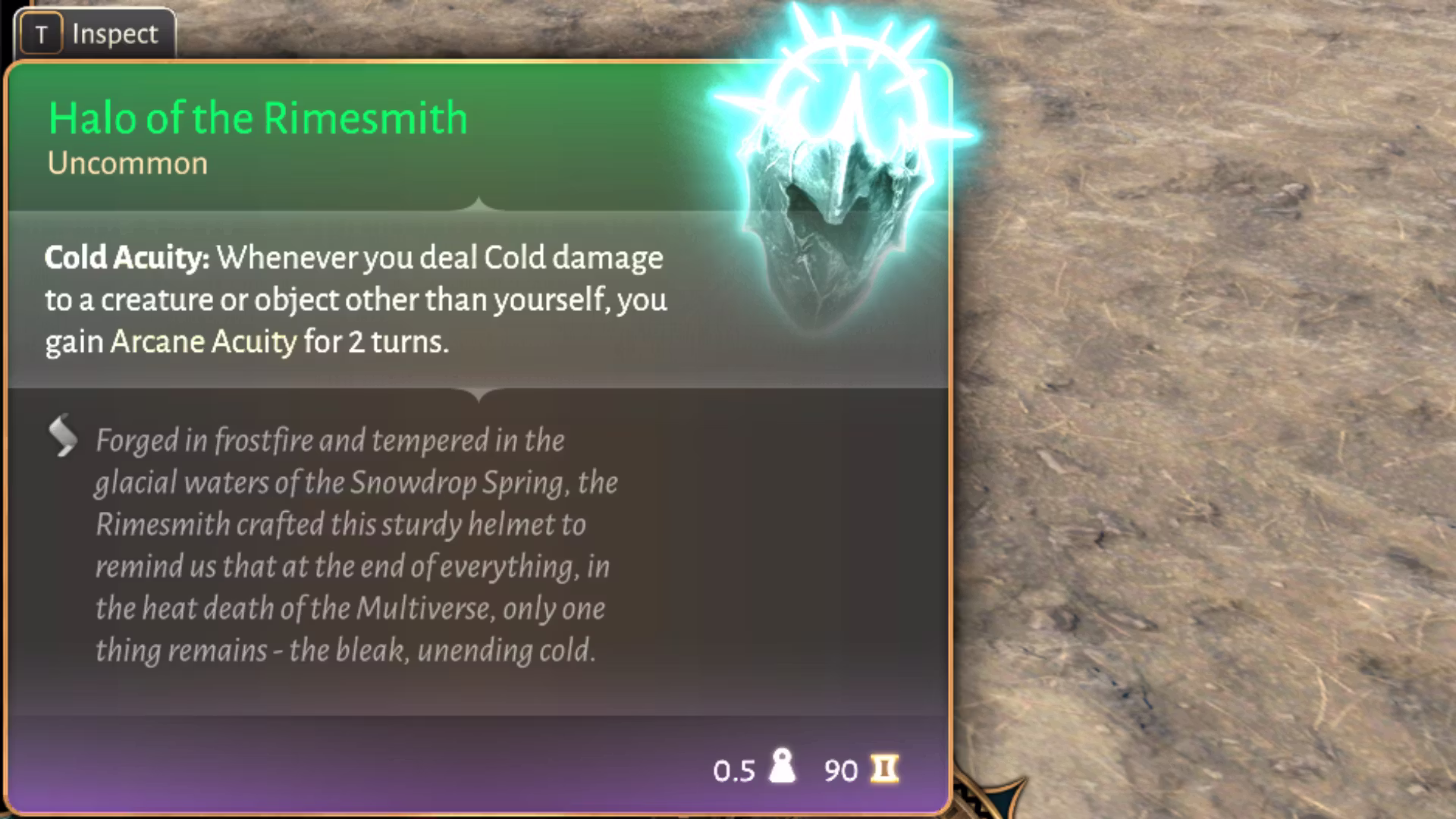The width and height of the screenshot is (1456, 819).
Task: Open the Inspect view for this item
Action: (93, 34)
